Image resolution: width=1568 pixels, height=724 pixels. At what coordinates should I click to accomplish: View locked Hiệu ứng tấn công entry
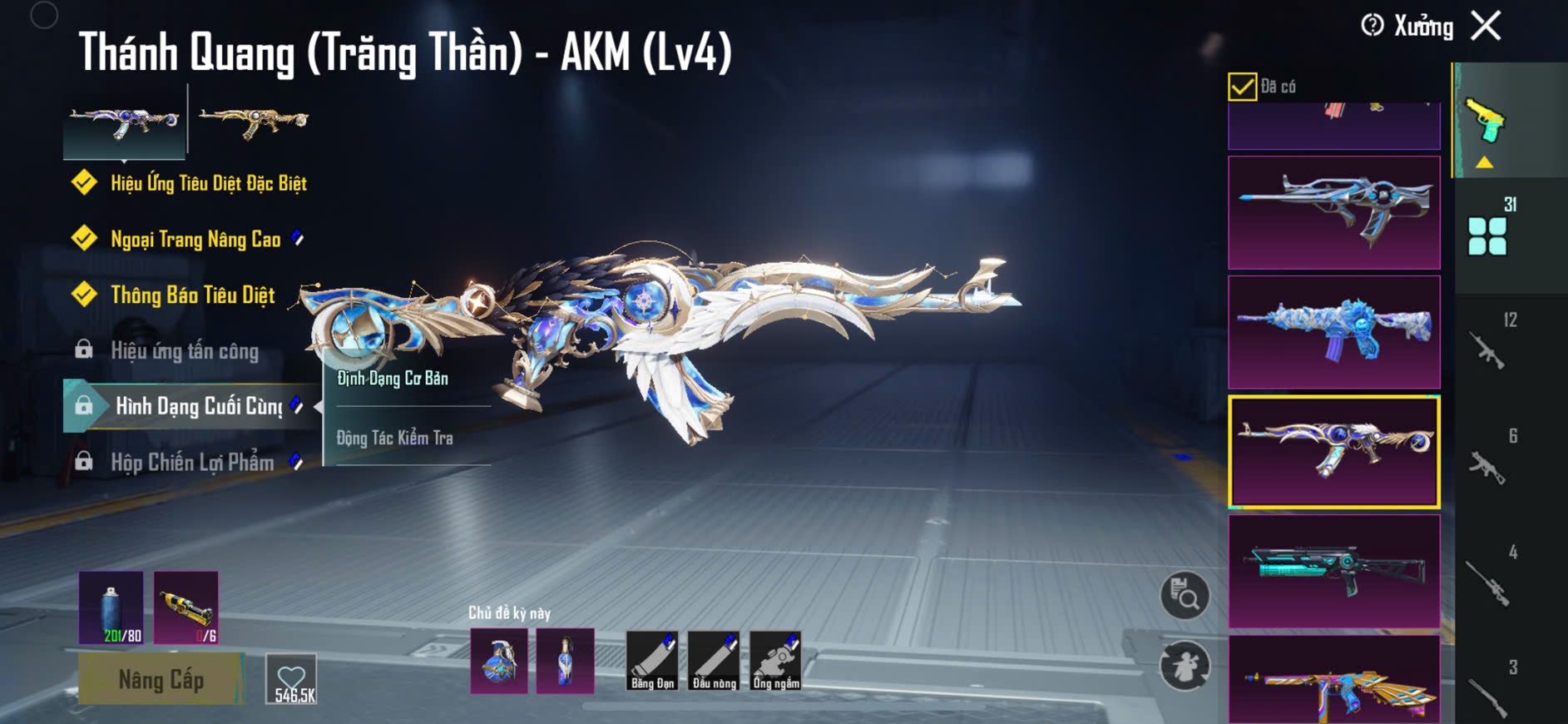coord(185,351)
